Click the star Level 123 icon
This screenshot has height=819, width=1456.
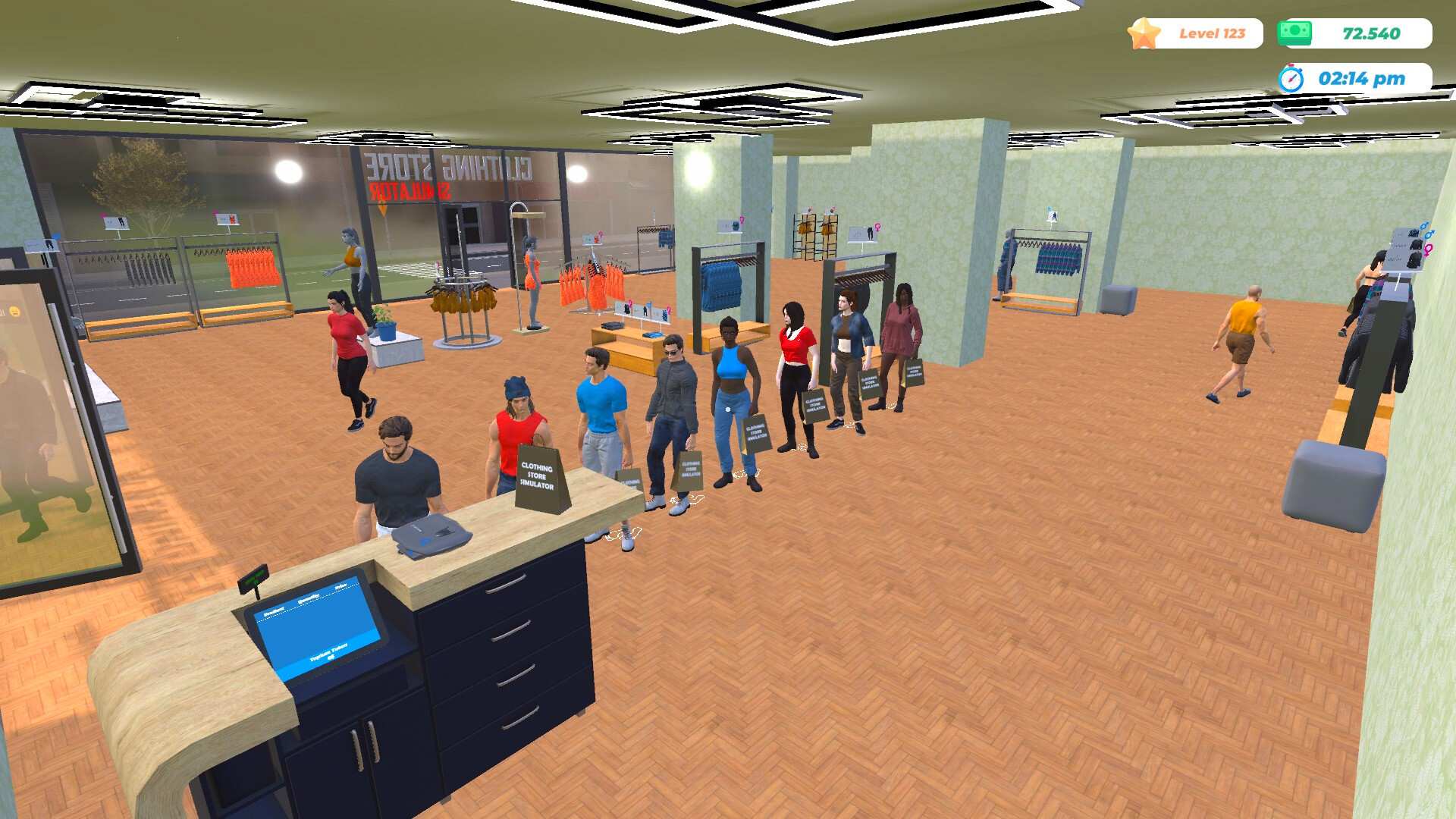point(1145,33)
